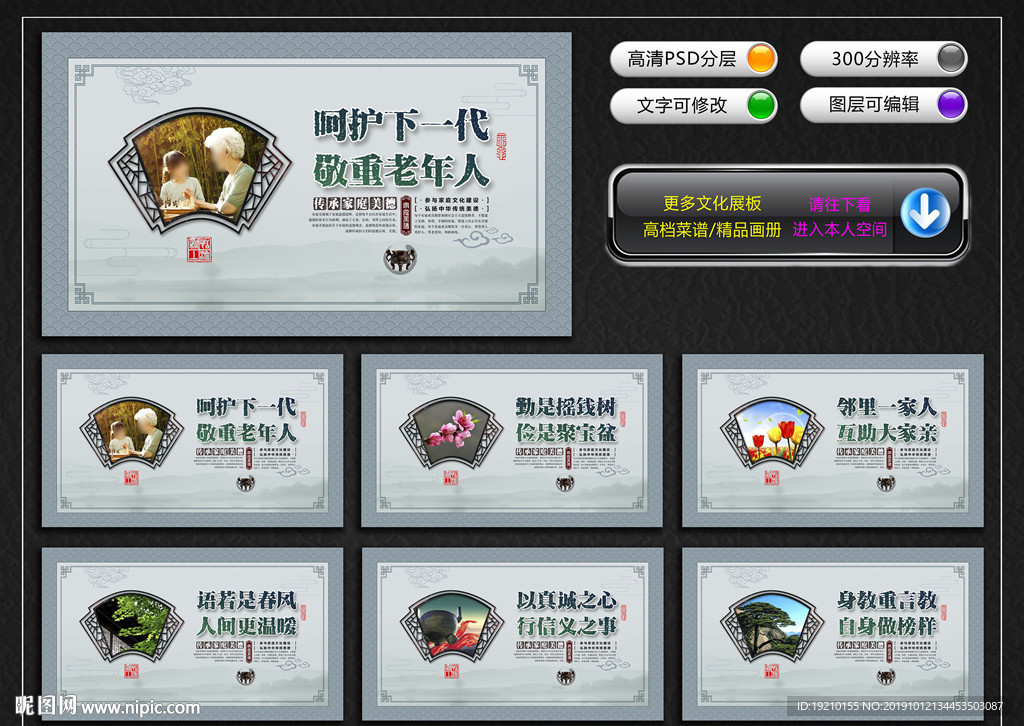Click the 高清PSD分层 pill button

click(x=693, y=59)
